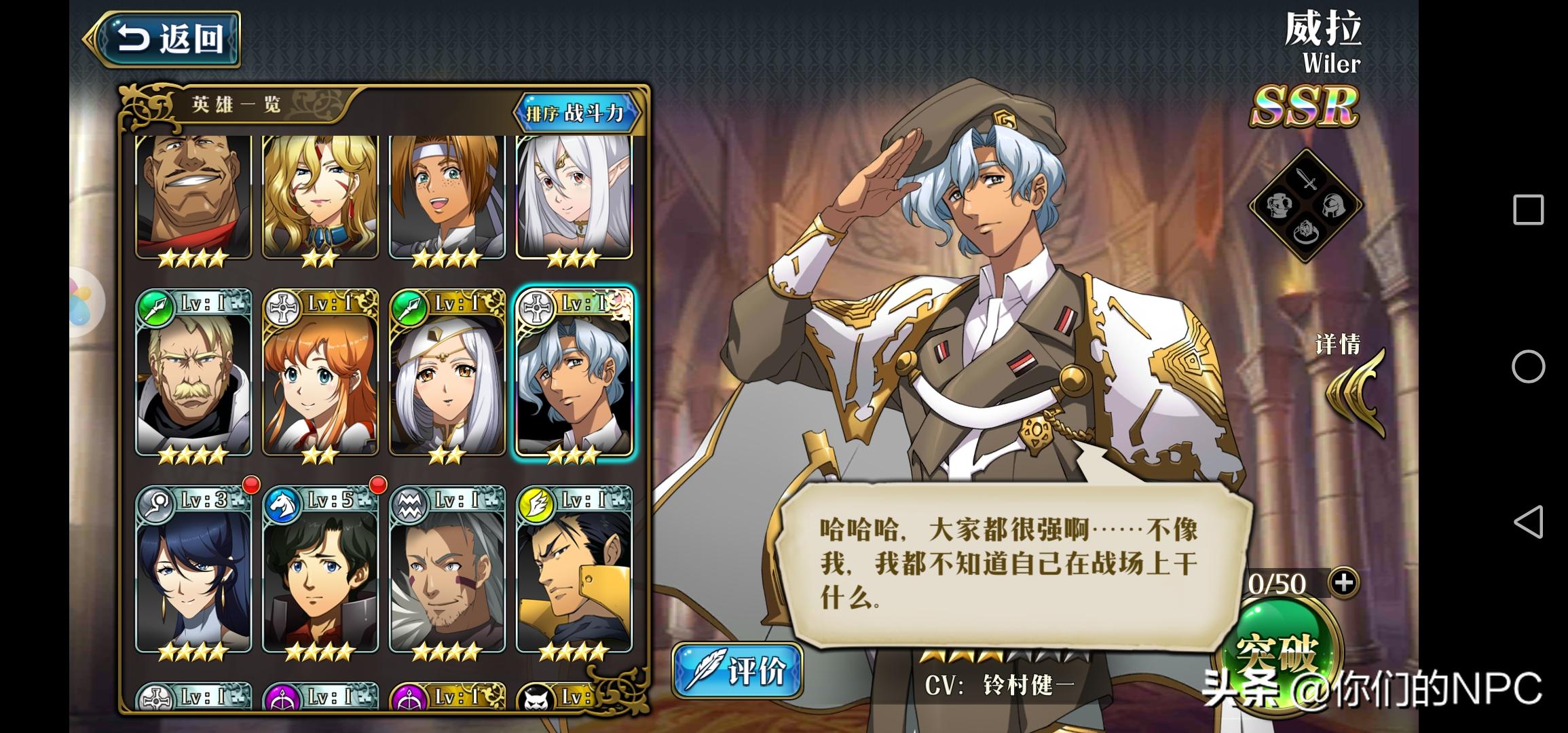Viewport: 1568px width, 733px height.
Task: Select the grinning bald mustached hero
Action: pyautogui.click(x=193, y=197)
